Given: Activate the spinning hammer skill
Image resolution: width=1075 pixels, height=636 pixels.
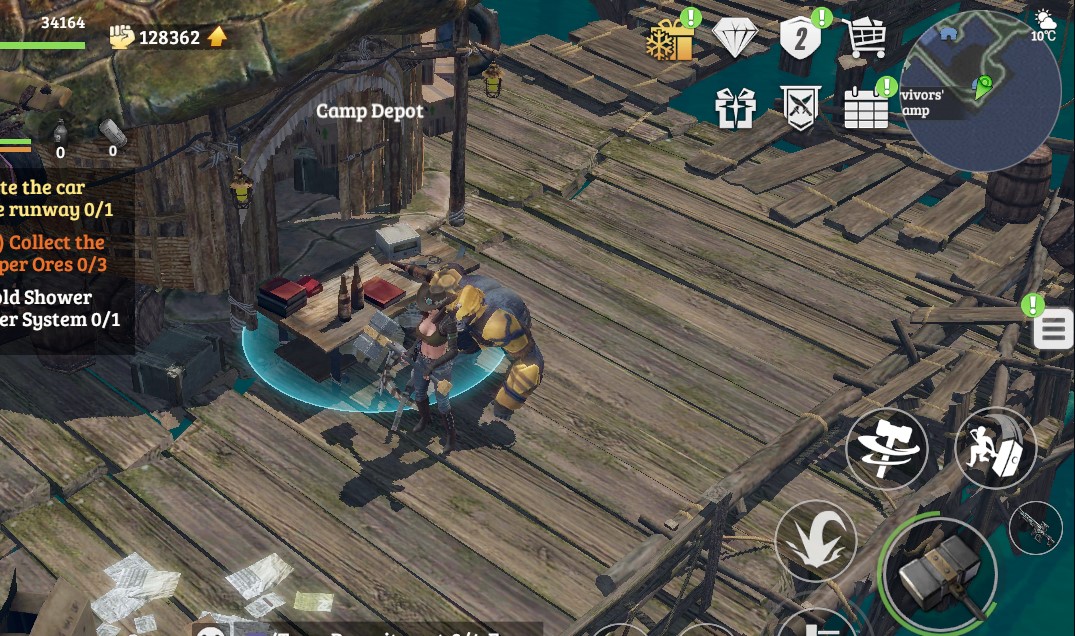Looking at the screenshot, I should [x=886, y=448].
